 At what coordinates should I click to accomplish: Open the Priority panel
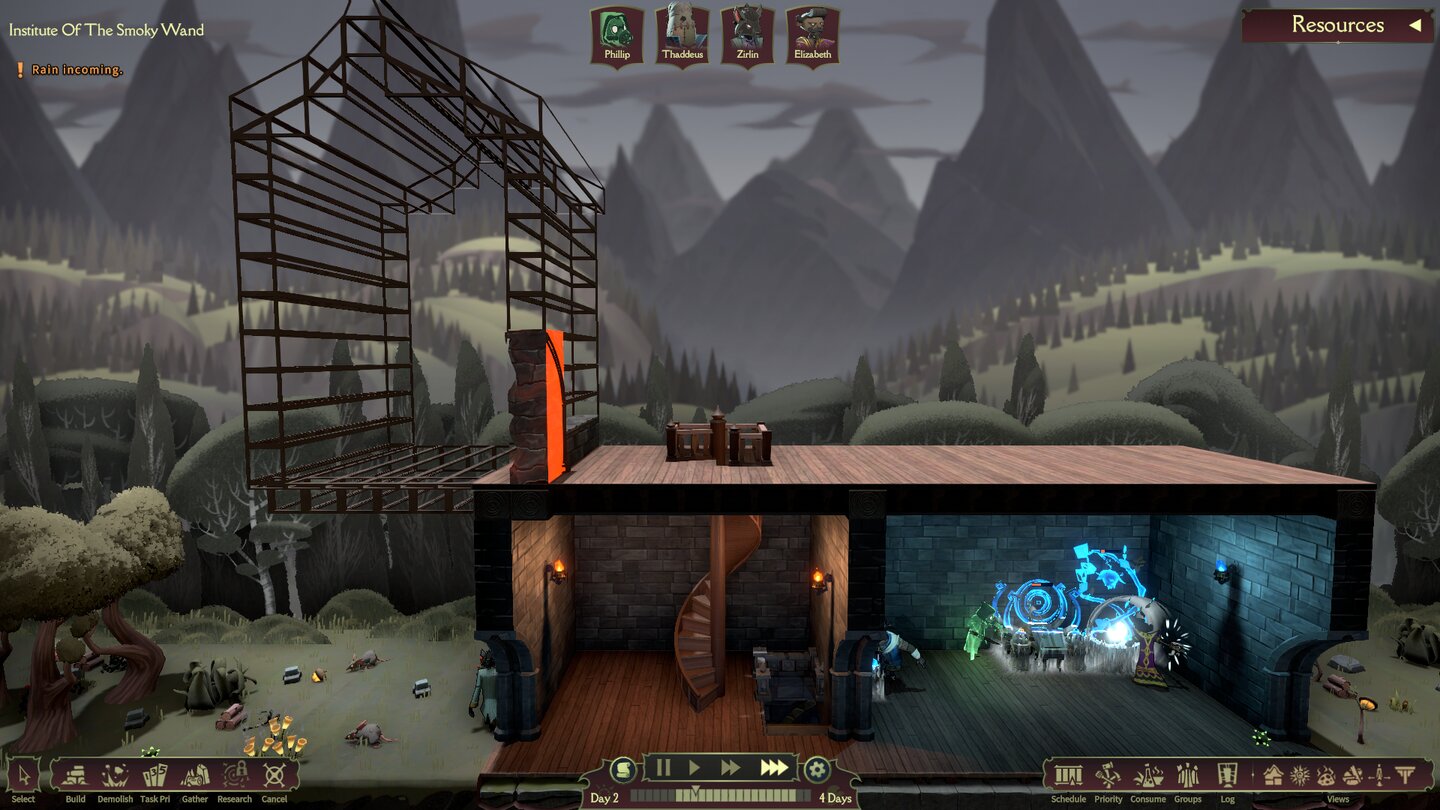click(x=1108, y=775)
